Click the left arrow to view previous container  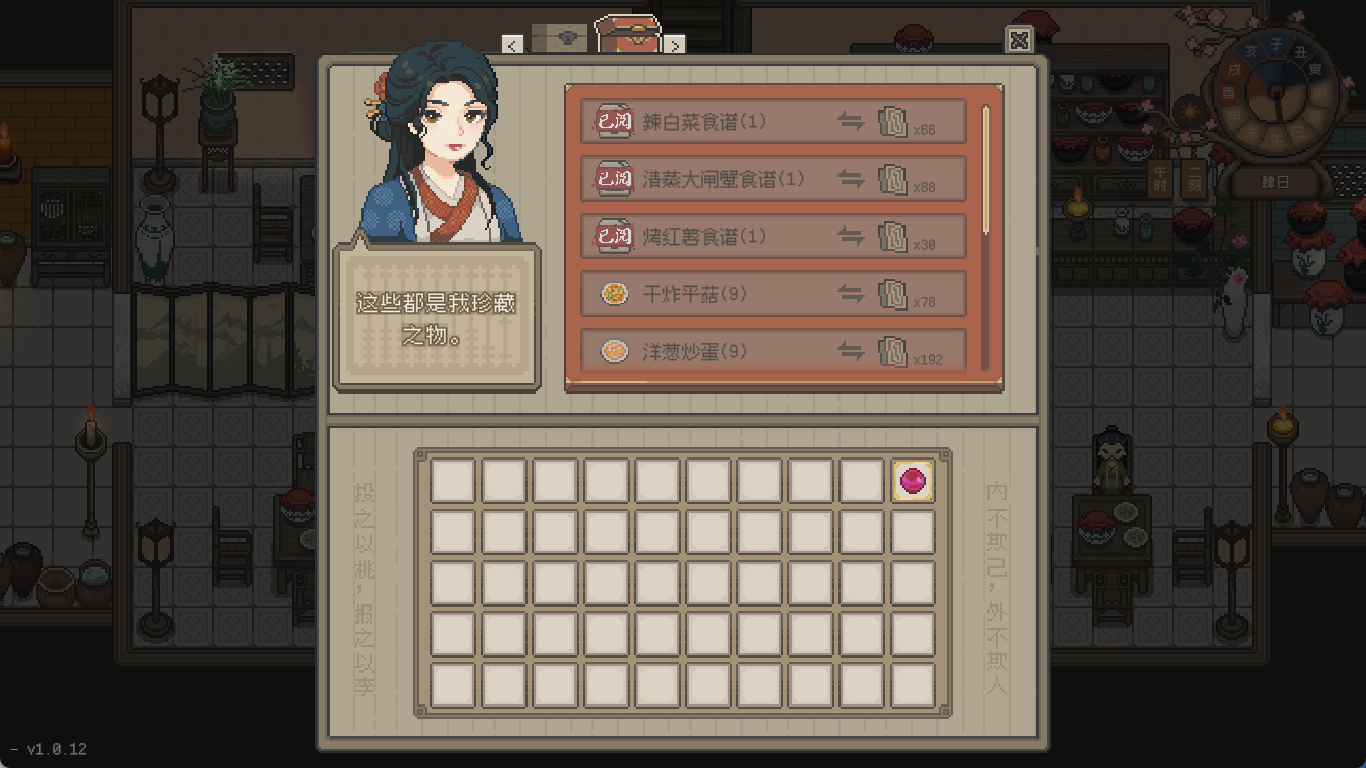click(514, 45)
